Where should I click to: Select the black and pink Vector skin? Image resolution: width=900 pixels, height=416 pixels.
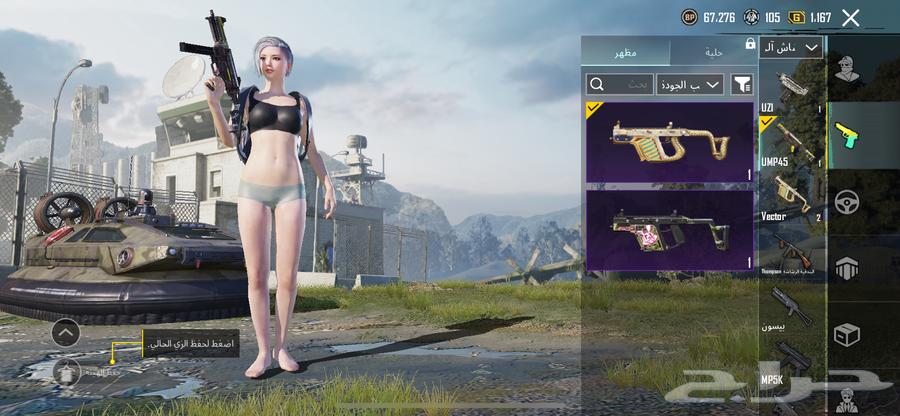[x=670, y=230]
